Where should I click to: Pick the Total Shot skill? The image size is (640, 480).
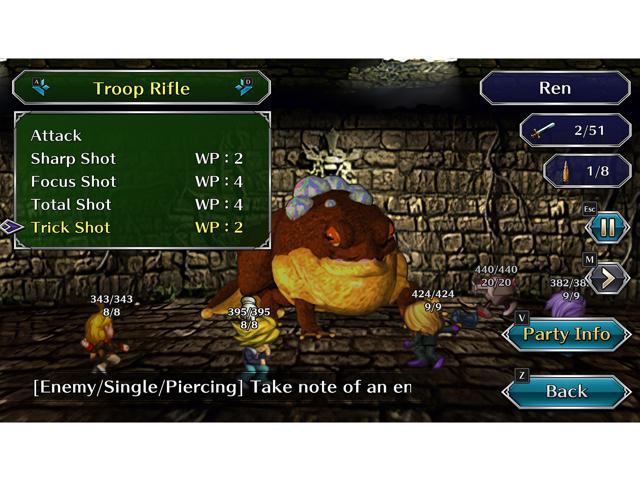click(x=73, y=204)
